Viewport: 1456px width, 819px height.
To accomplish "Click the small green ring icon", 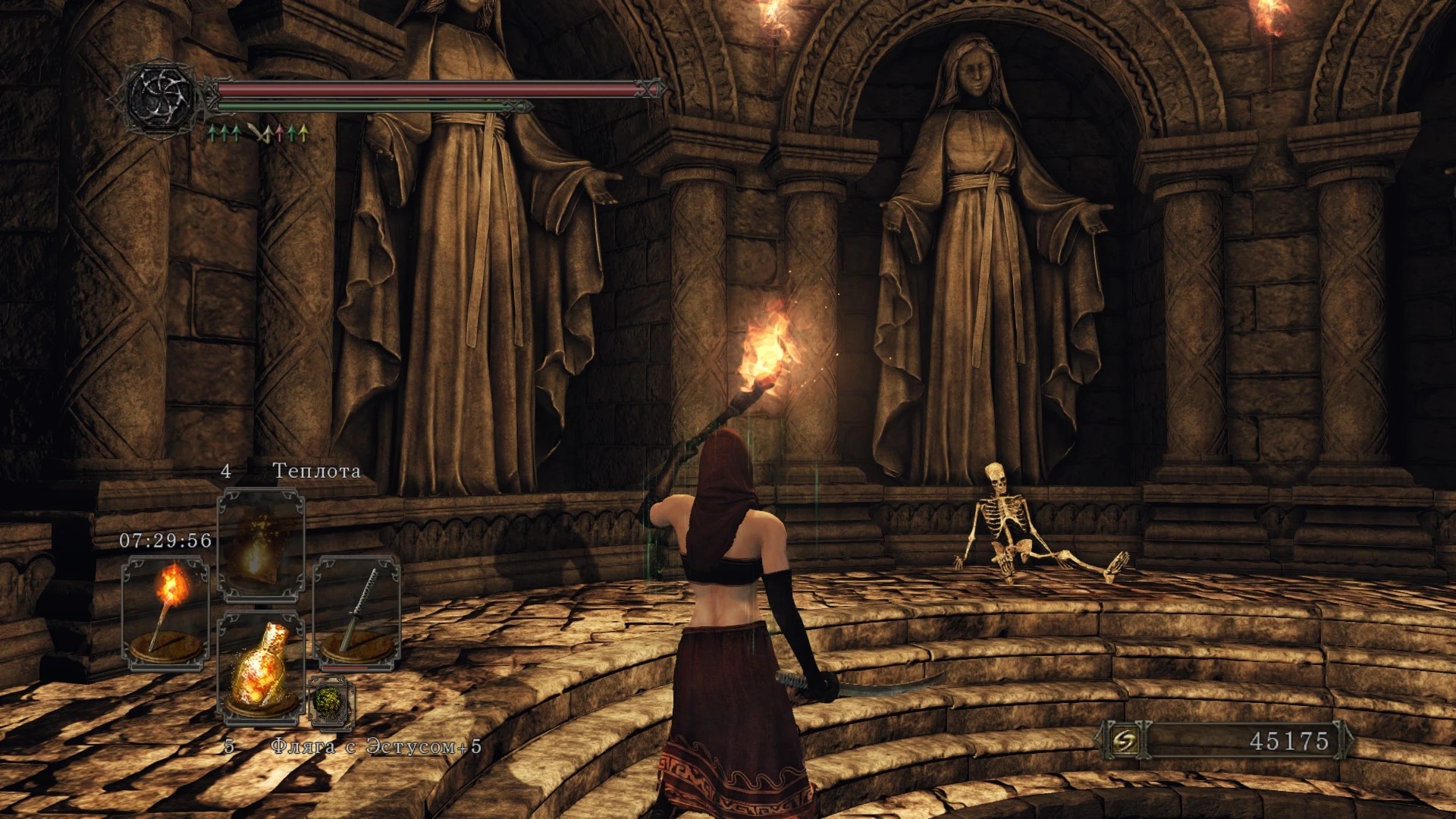I will [331, 702].
